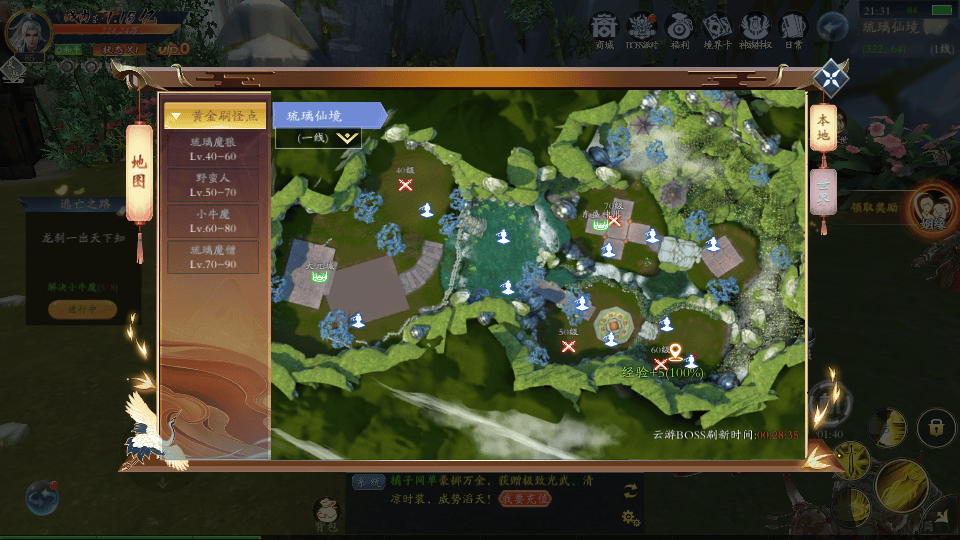
Task: Open the 福利 welfare icon
Action: [679, 28]
